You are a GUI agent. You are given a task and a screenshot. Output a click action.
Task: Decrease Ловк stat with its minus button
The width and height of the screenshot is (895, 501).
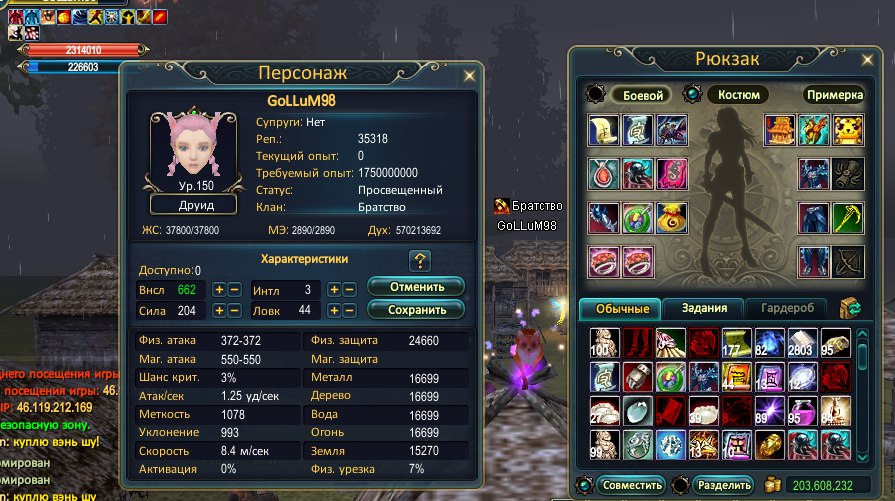350,311
